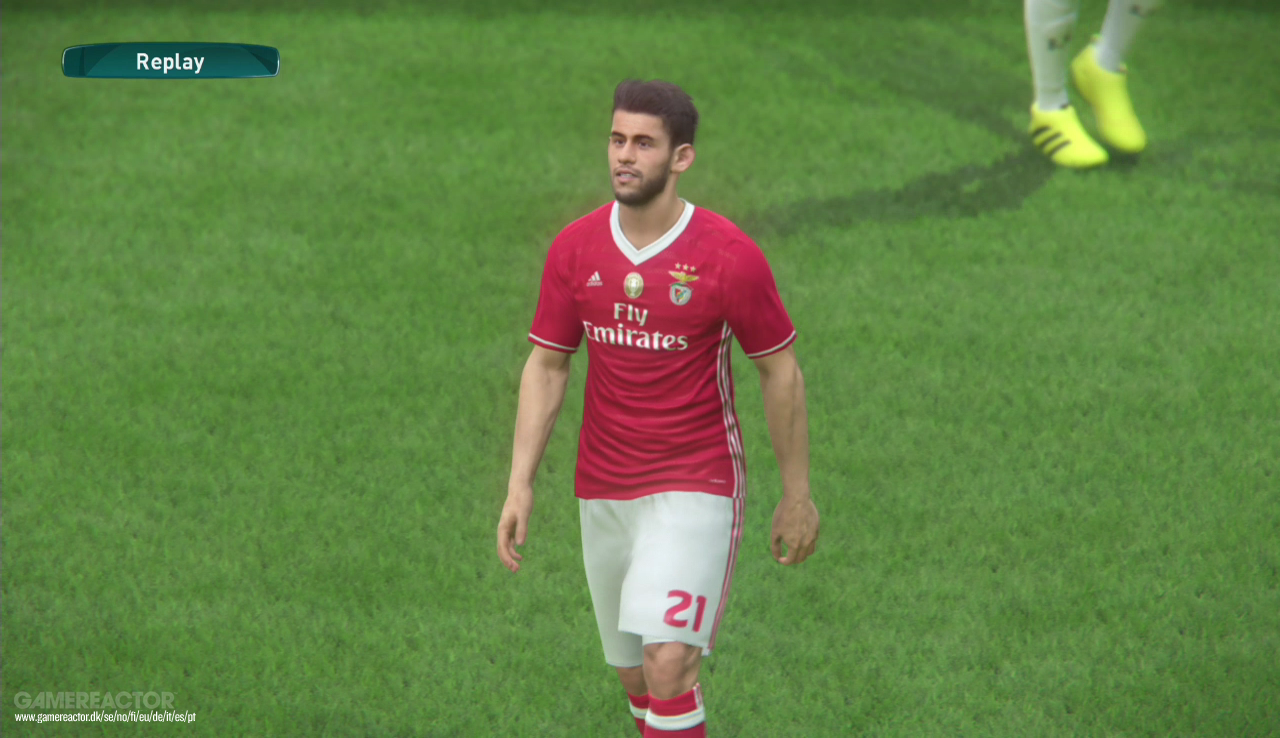
Task: Click the gold championship badge on the jersey
Action: click(x=633, y=285)
